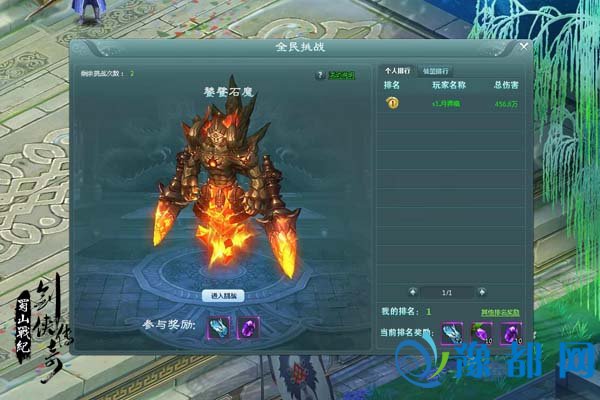This screenshot has height=400, width=600.
Task: Inspect the purple gem participation reward
Action: [x=247, y=326]
